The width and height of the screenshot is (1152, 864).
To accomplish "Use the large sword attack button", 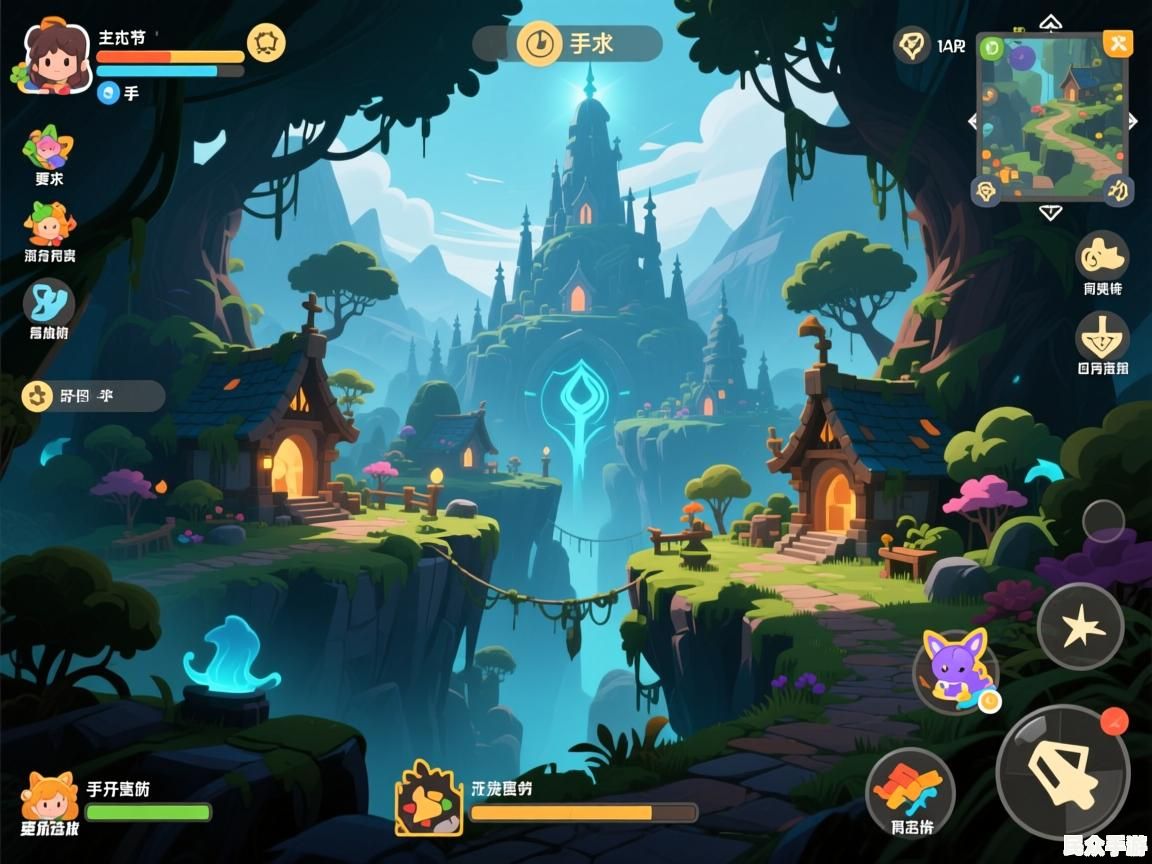I will [1062, 771].
